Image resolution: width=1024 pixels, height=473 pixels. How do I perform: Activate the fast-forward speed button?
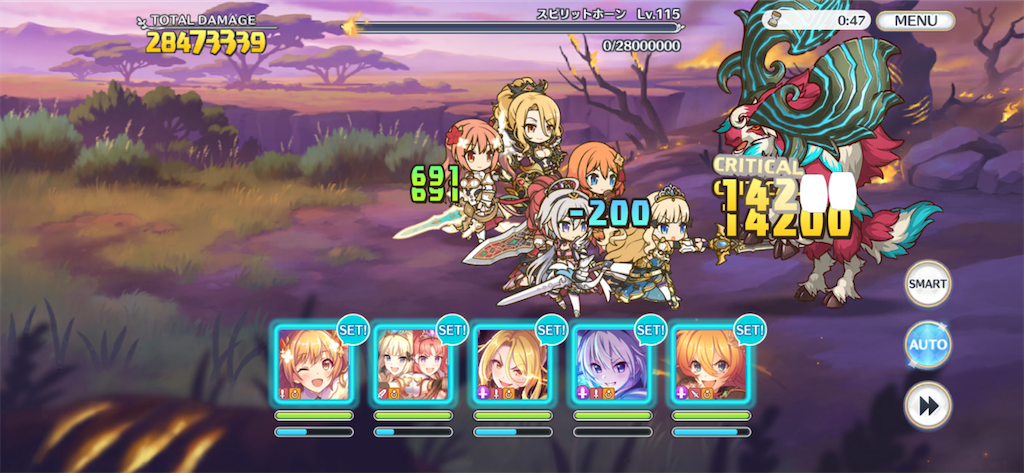tap(927, 406)
